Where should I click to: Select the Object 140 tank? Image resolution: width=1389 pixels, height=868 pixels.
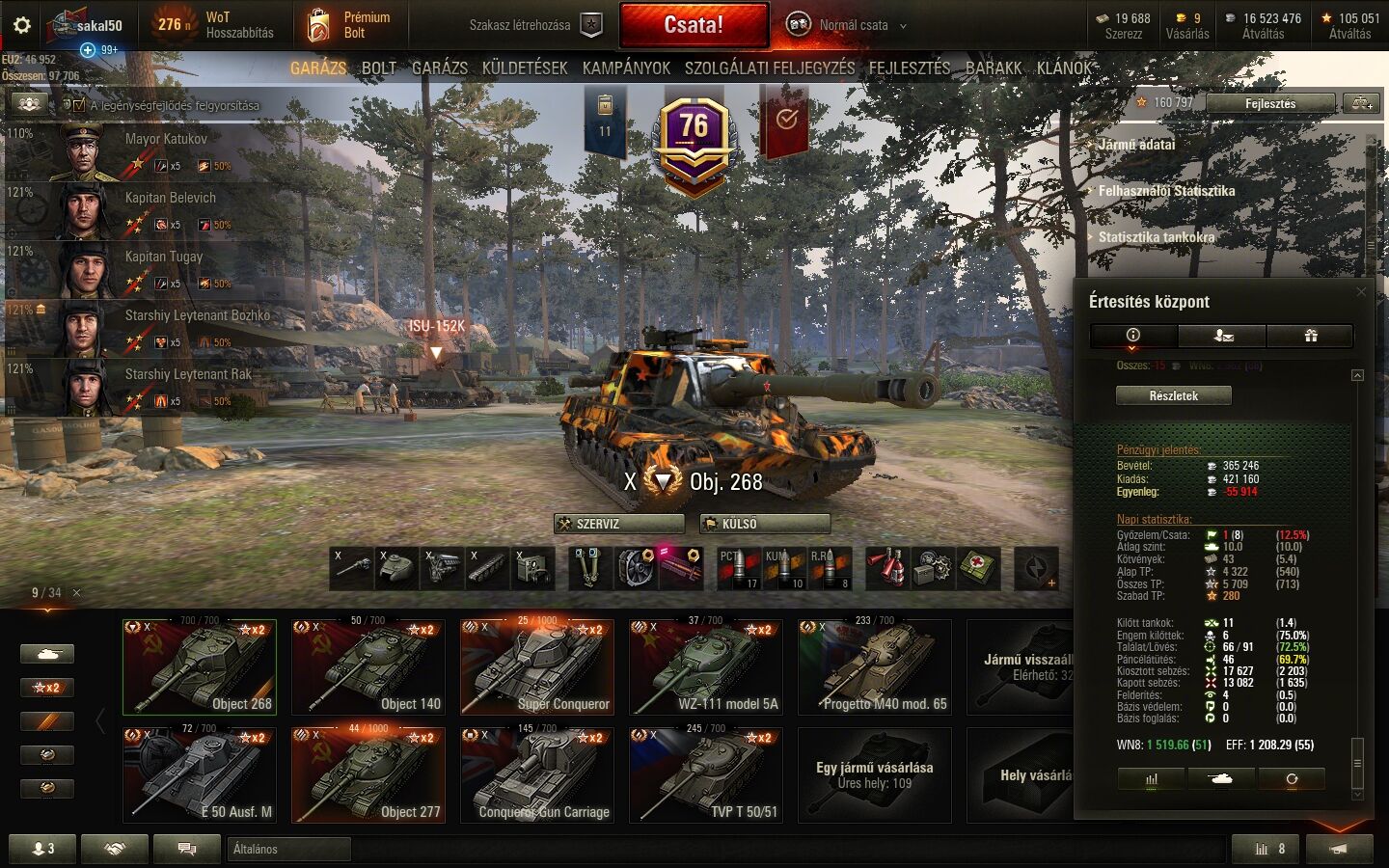click(368, 667)
